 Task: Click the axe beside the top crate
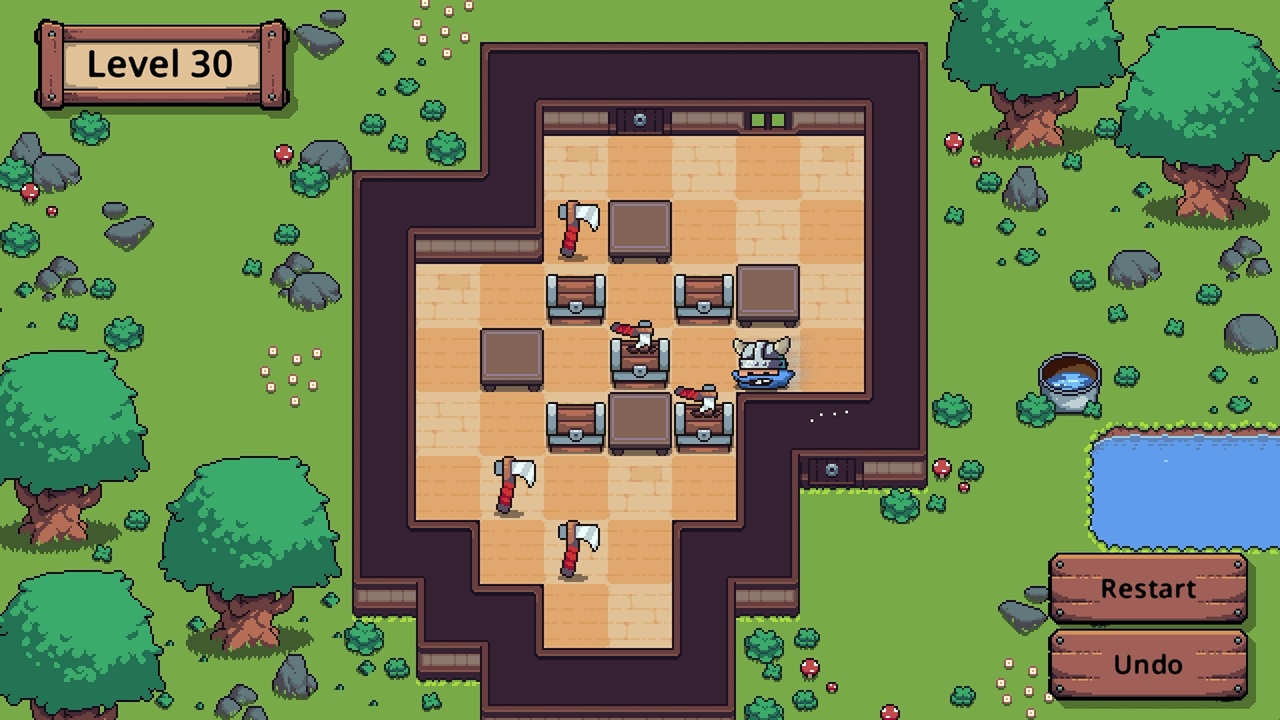pos(575,228)
